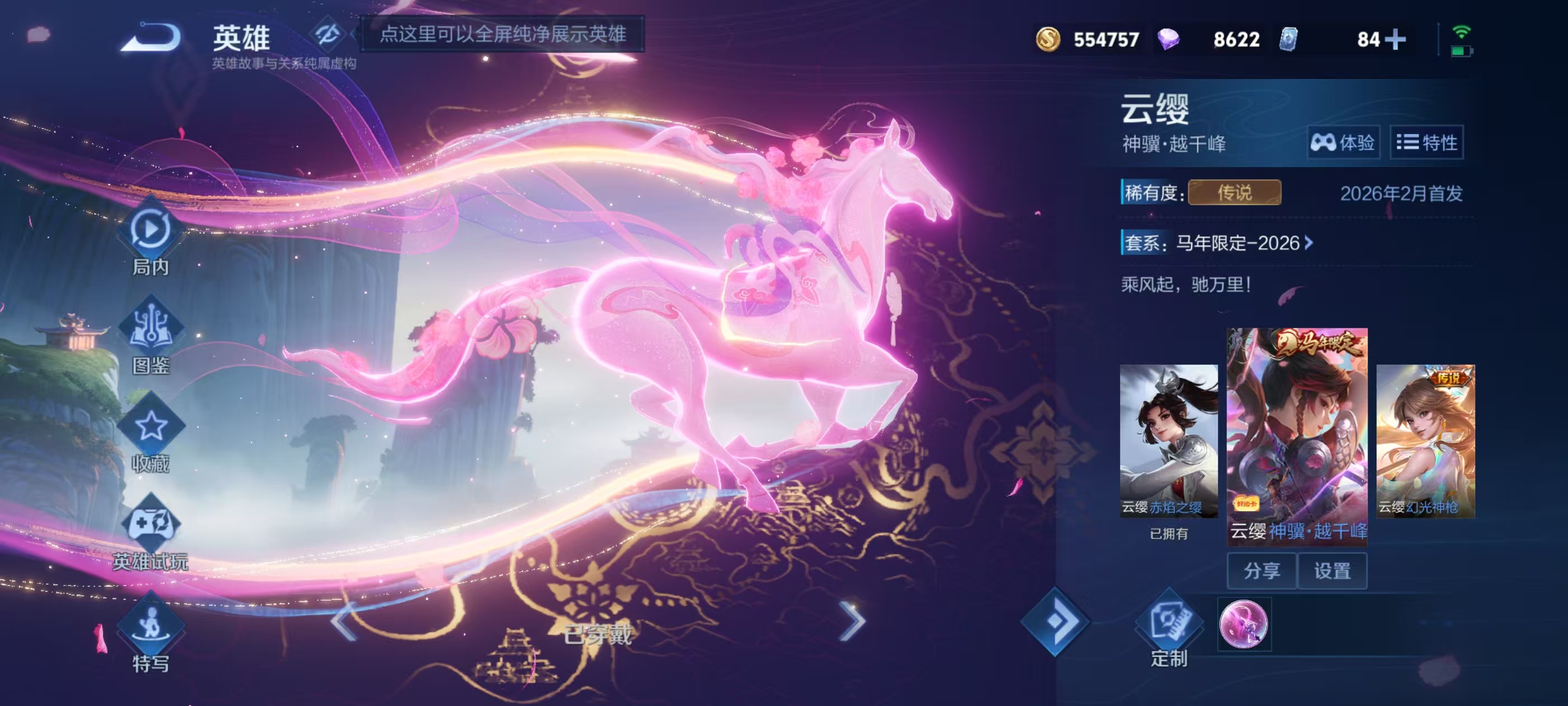Screen dimensions: 1568x706
Task: Show the 特性 skin features list
Action: coord(1426,142)
